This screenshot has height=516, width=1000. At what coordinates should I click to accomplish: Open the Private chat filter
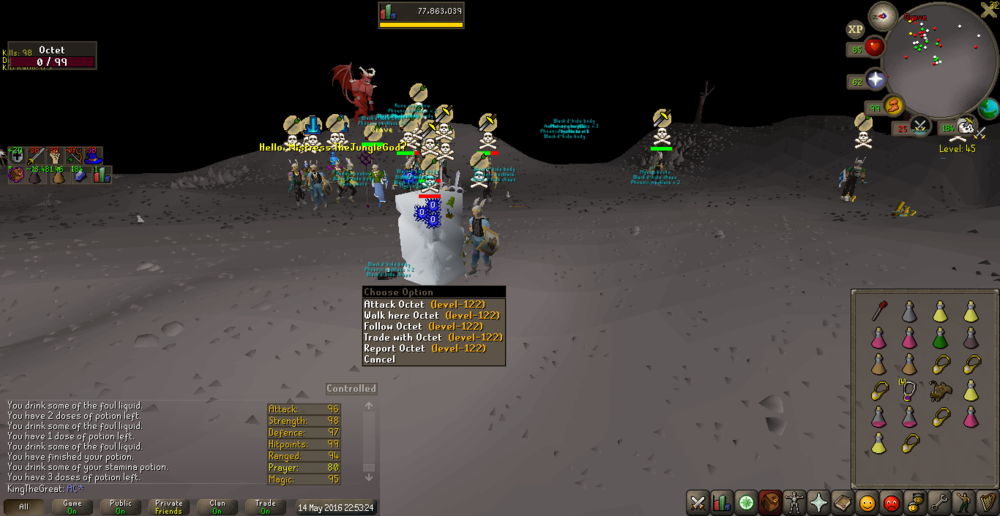click(x=168, y=507)
